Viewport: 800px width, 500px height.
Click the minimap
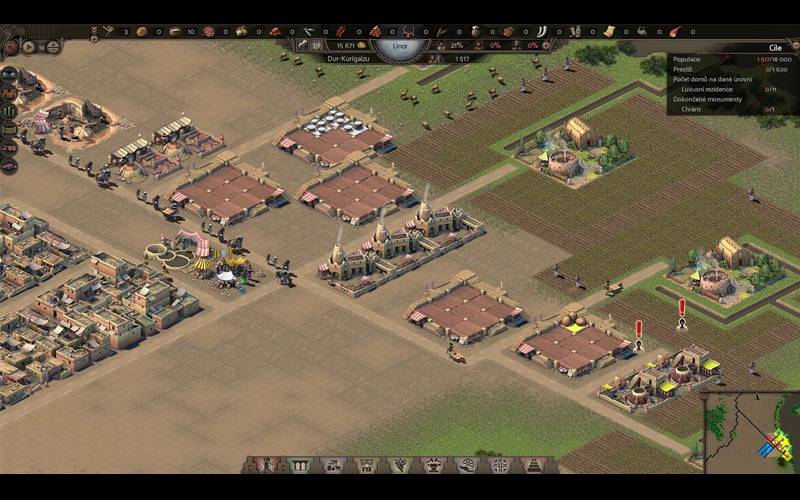(x=751, y=431)
